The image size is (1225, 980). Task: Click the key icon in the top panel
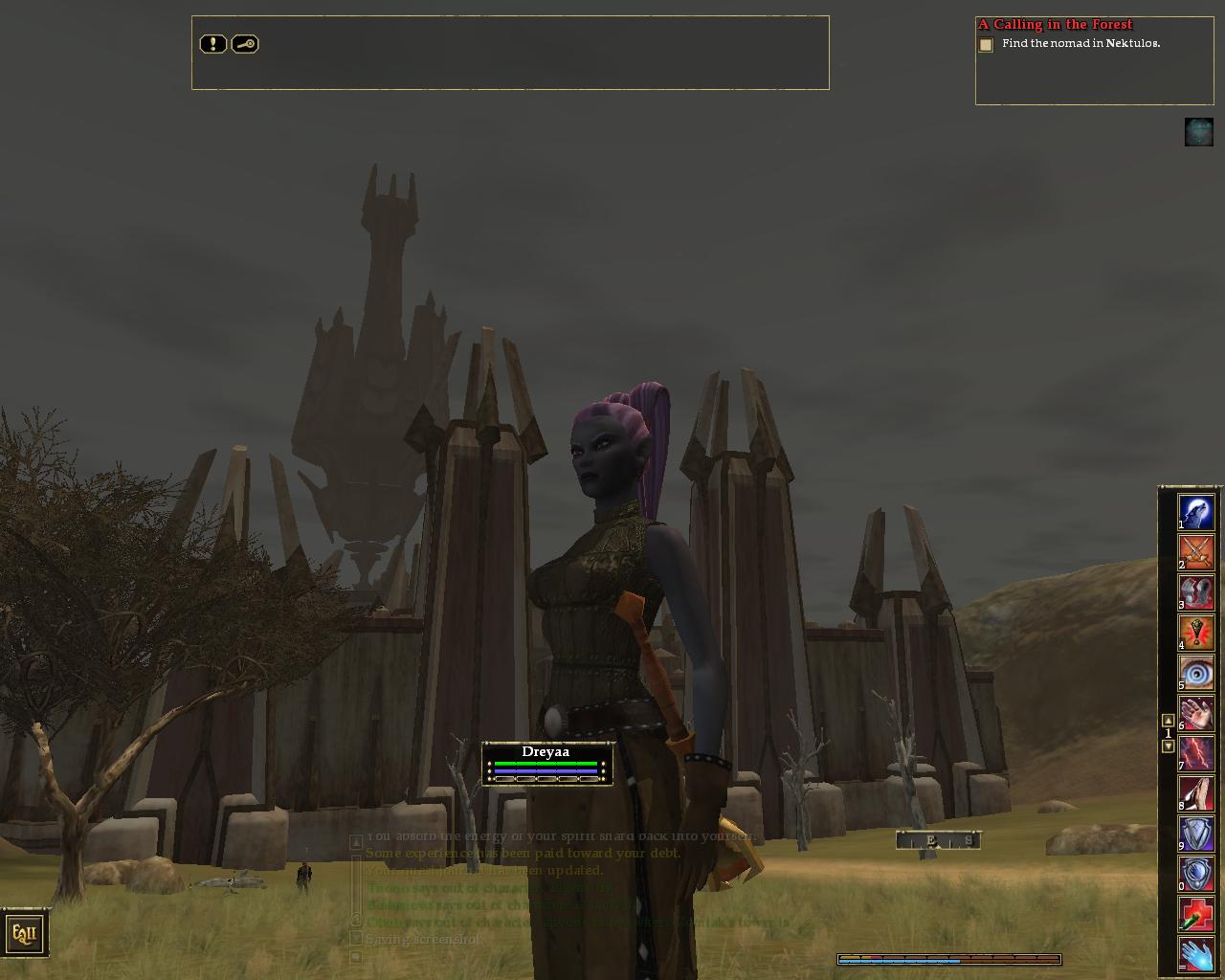point(245,44)
